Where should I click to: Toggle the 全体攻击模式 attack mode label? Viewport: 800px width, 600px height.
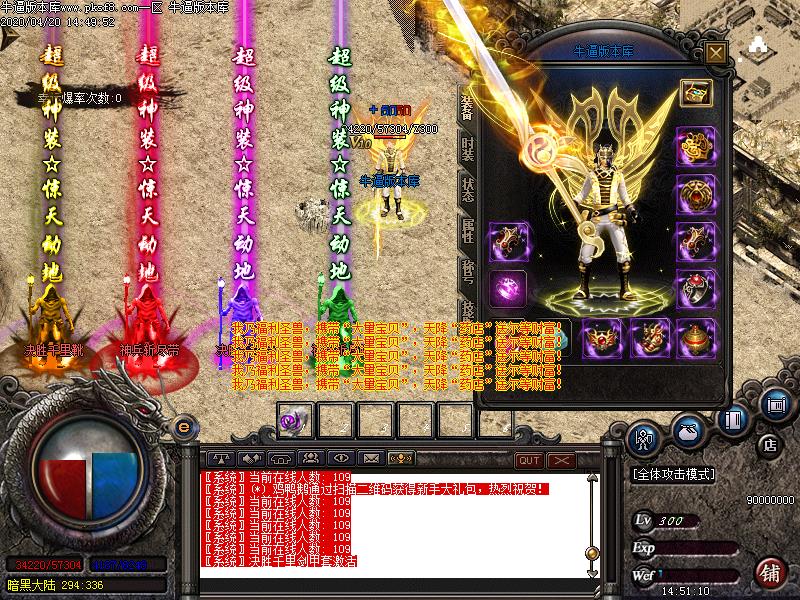pos(680,474)
